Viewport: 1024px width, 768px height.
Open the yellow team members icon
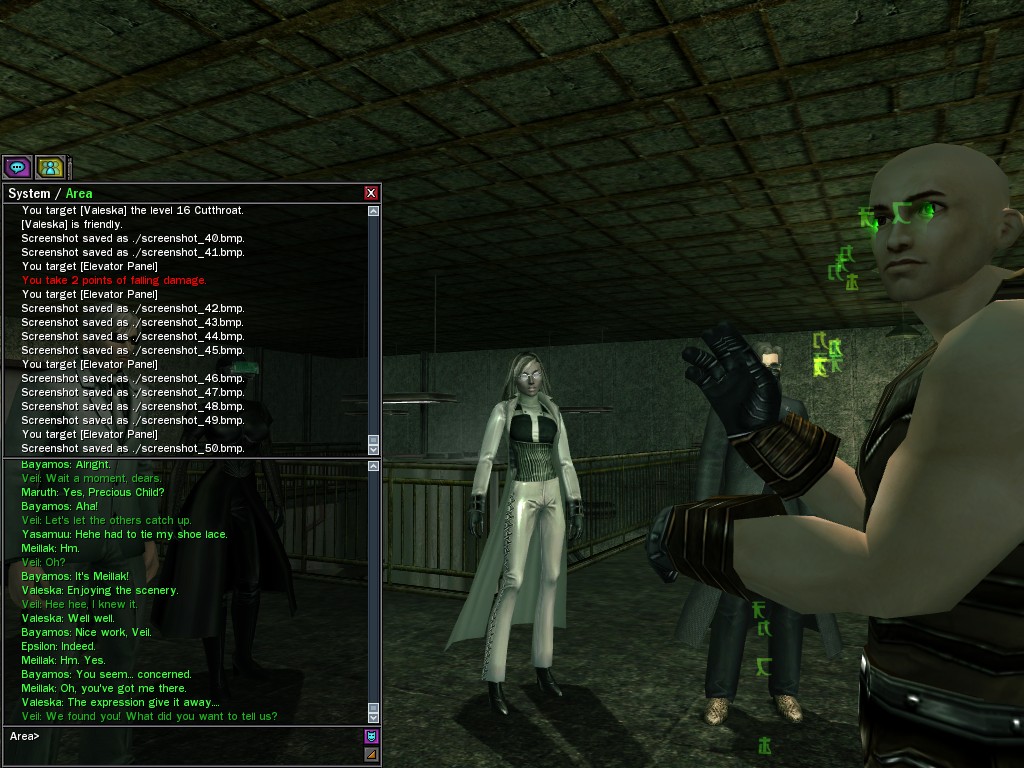pyautogui.click(x=50, y=167)
